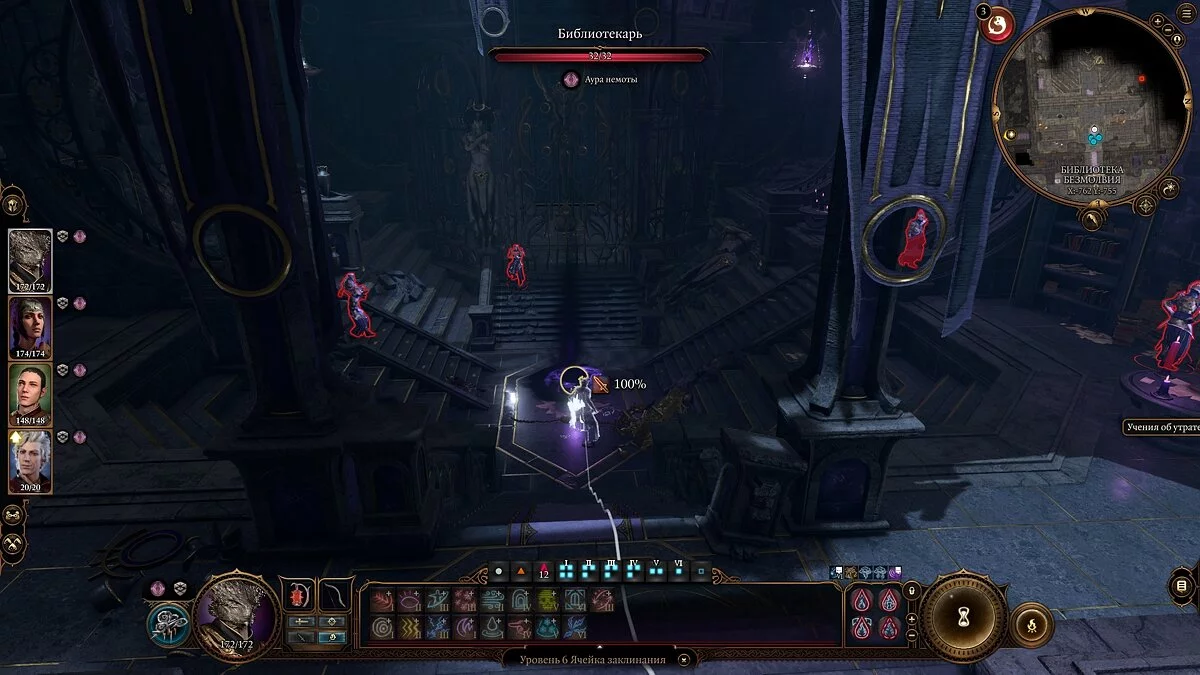Click the hourglass end-turn button
Screen dimensions: 1200x675
pyautogui.click(x=963, y=617)
